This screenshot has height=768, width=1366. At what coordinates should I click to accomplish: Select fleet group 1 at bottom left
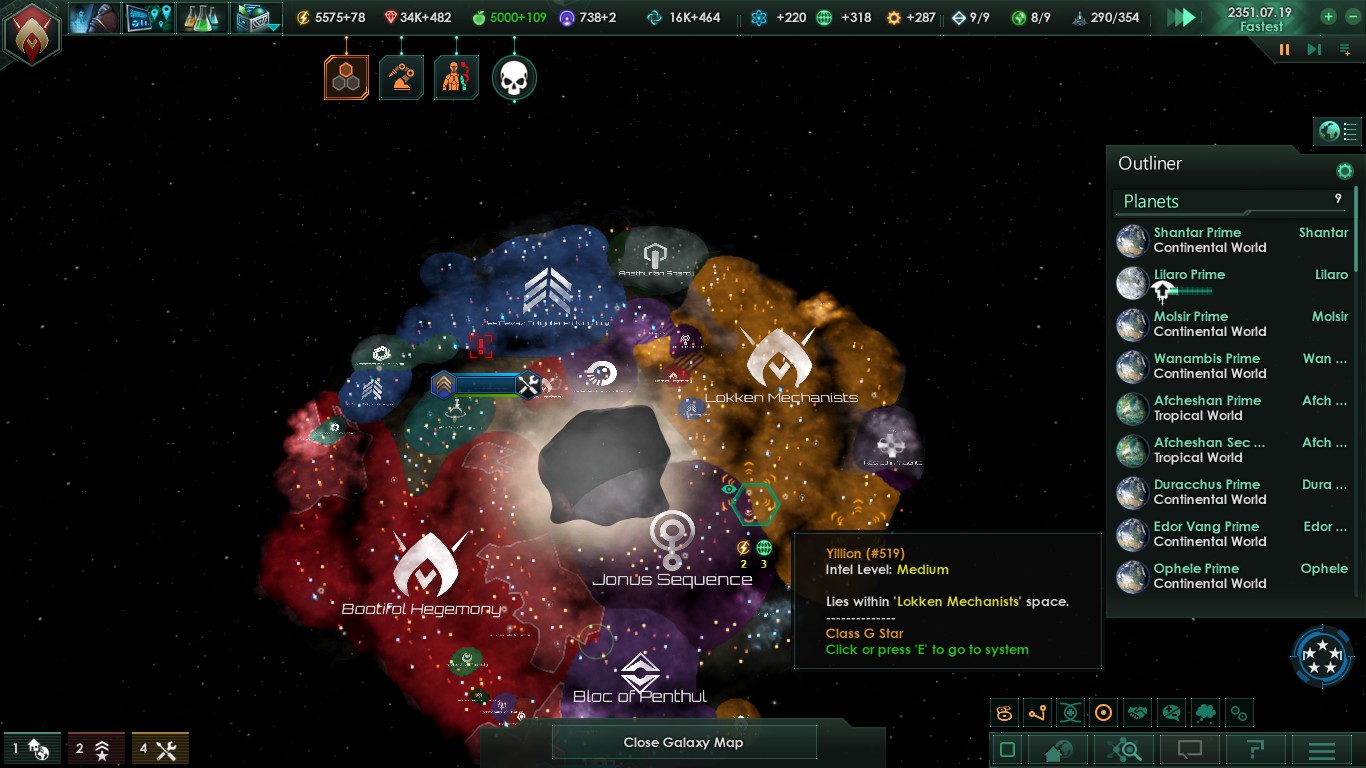coord(30,749)
